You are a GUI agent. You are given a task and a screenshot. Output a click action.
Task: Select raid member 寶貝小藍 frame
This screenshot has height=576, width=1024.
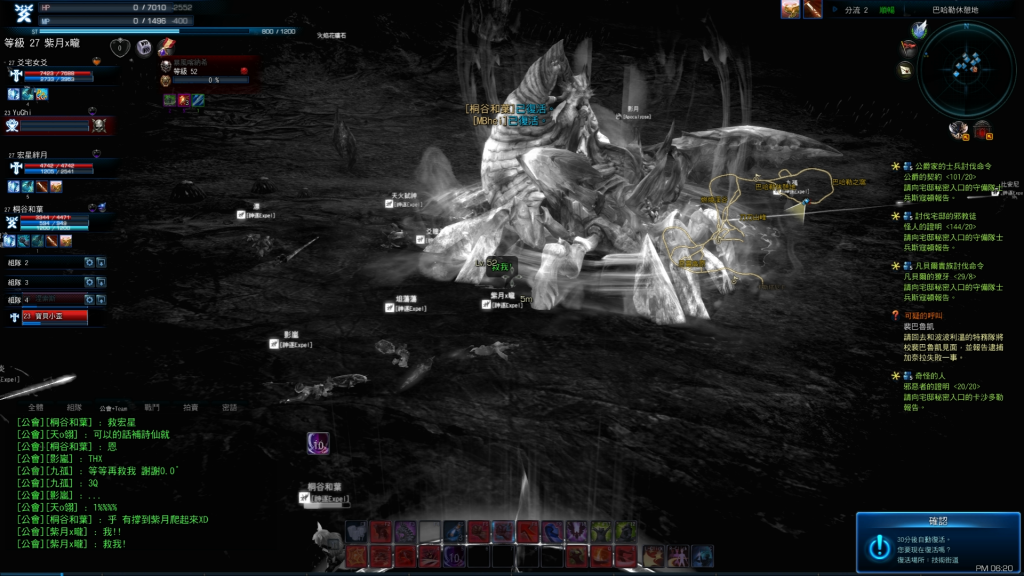54,317
